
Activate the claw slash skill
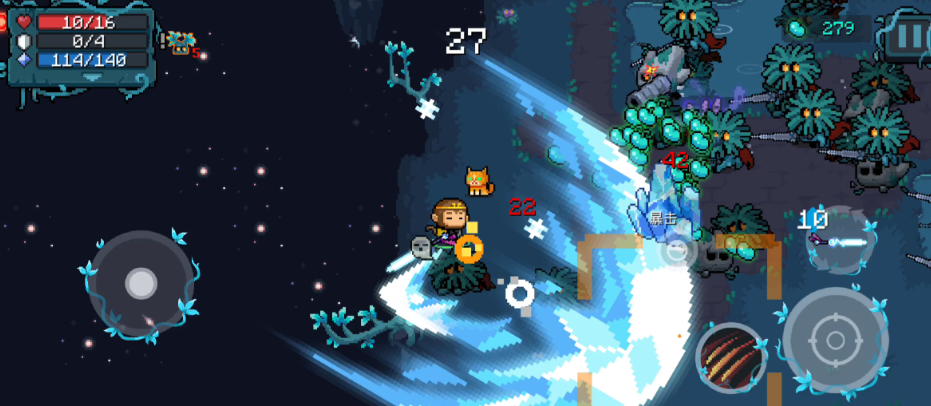point(732,357)
